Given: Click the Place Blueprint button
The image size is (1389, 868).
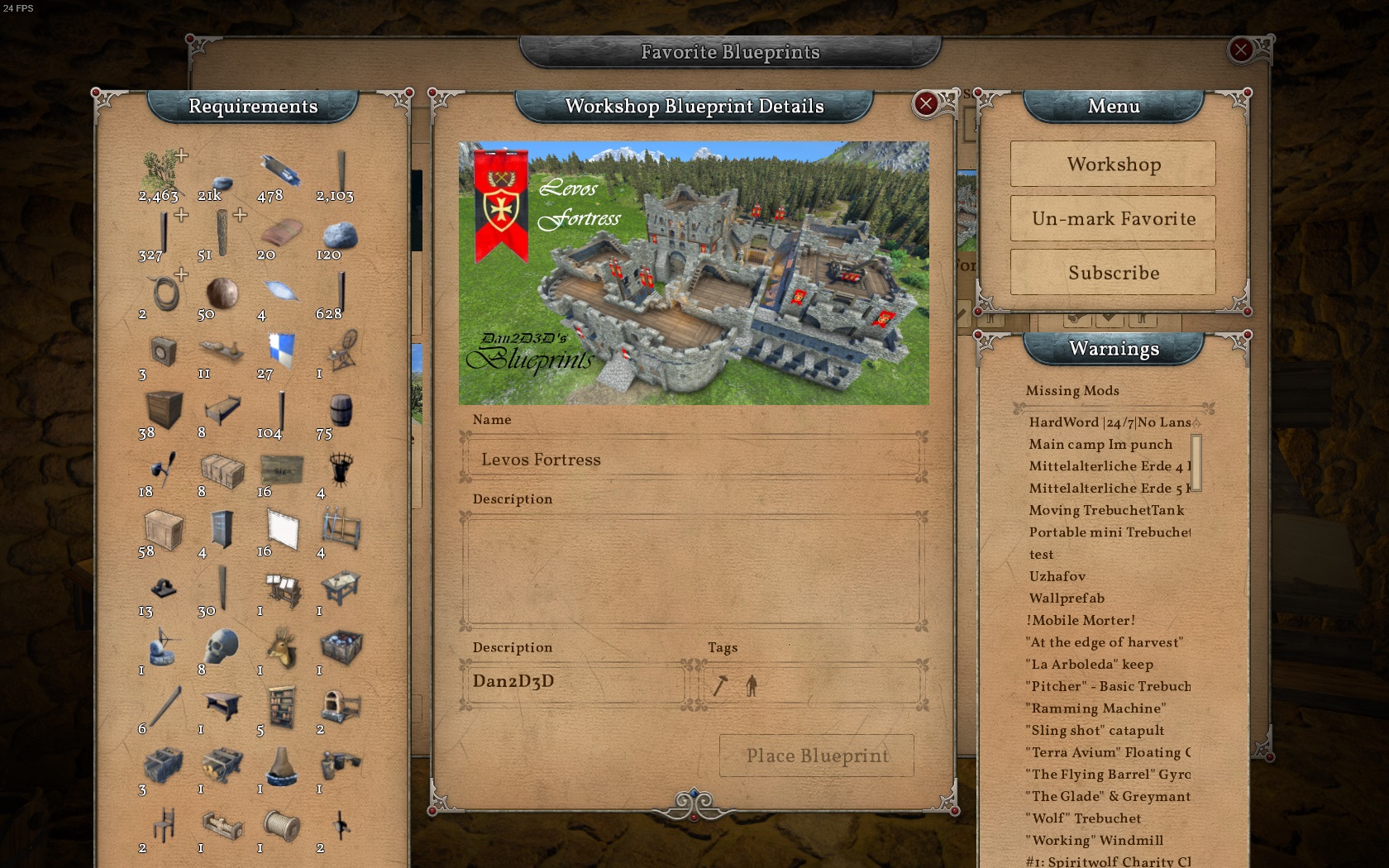Looking at the screenshot, I should (817, 756).
